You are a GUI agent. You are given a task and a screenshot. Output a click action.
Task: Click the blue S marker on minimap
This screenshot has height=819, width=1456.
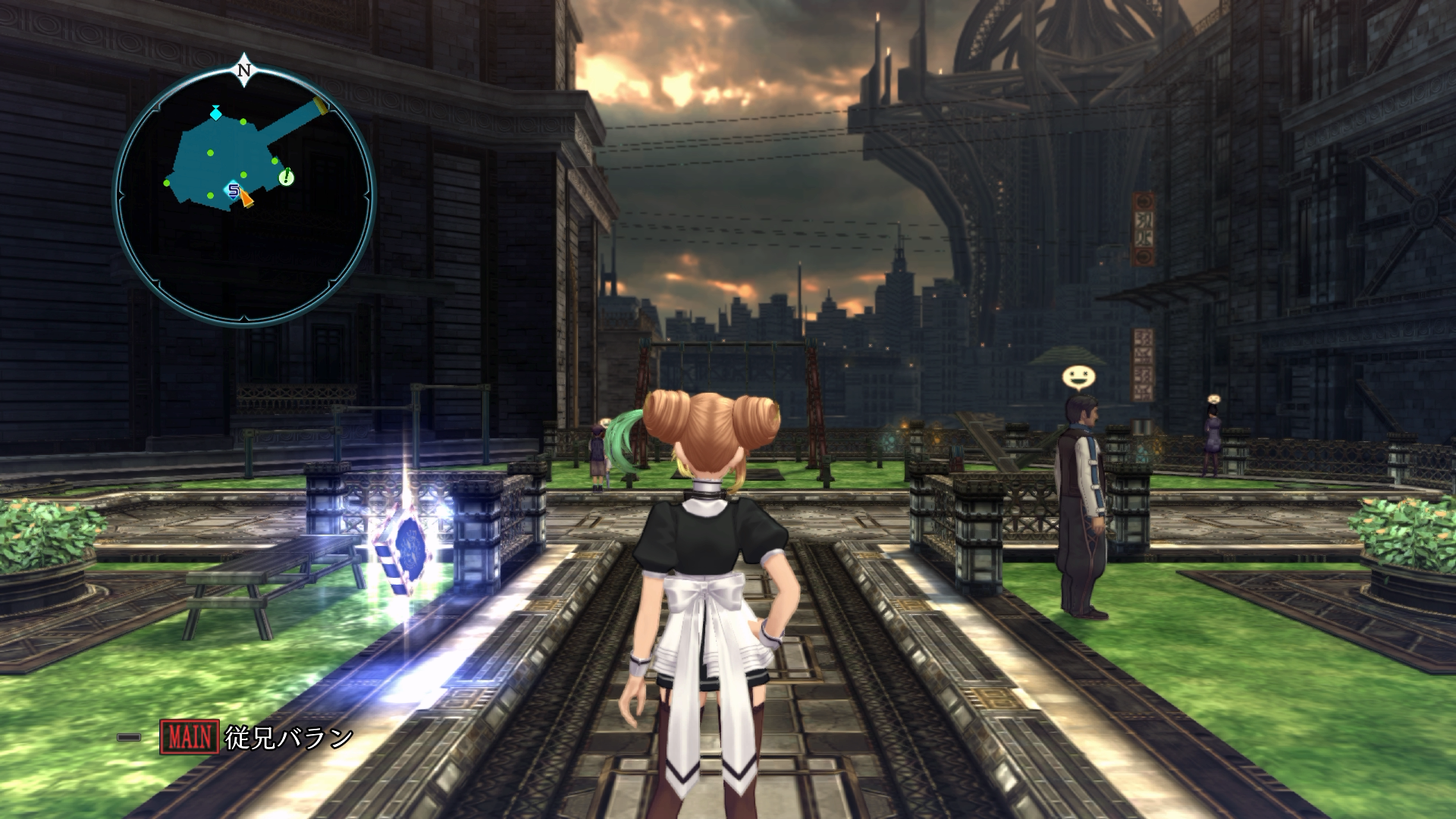pos(234,190)
